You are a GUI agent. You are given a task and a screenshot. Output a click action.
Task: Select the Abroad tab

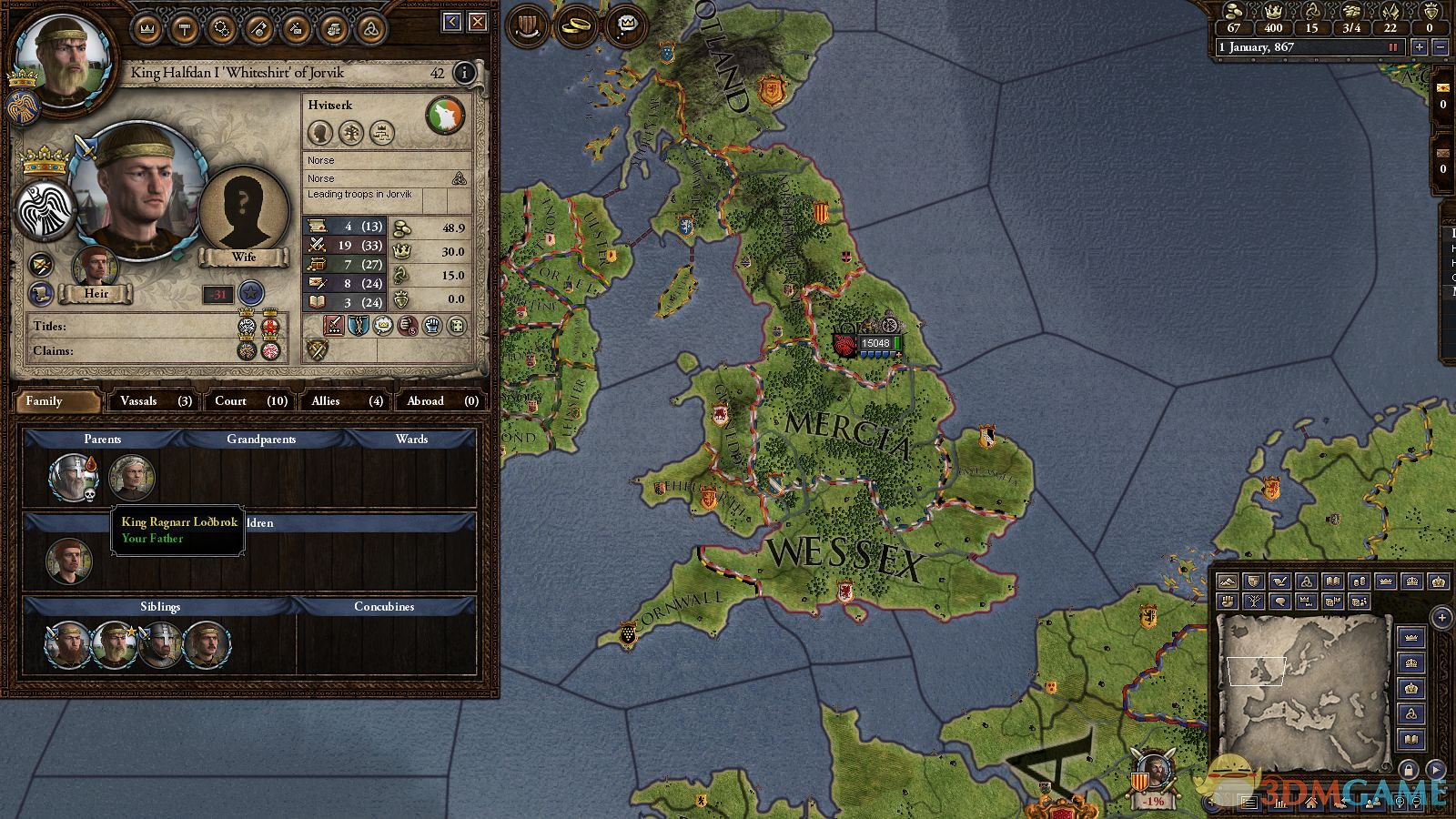pyautogui.click(x=442, y=401)
